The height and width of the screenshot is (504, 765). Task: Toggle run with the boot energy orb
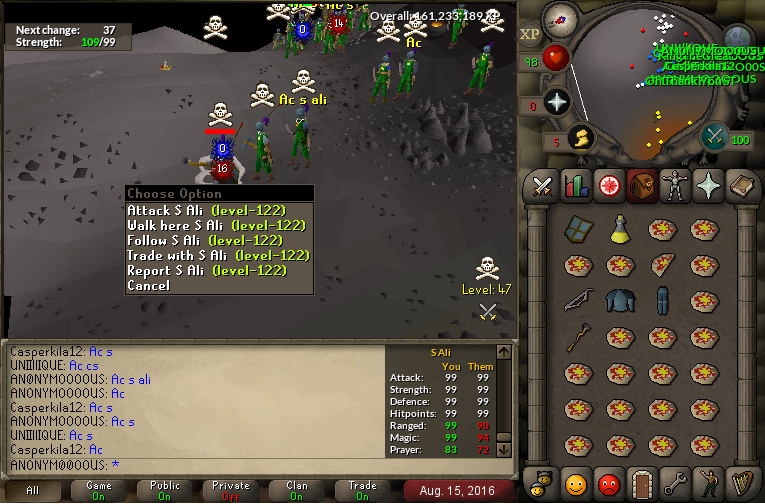point(578,138)
